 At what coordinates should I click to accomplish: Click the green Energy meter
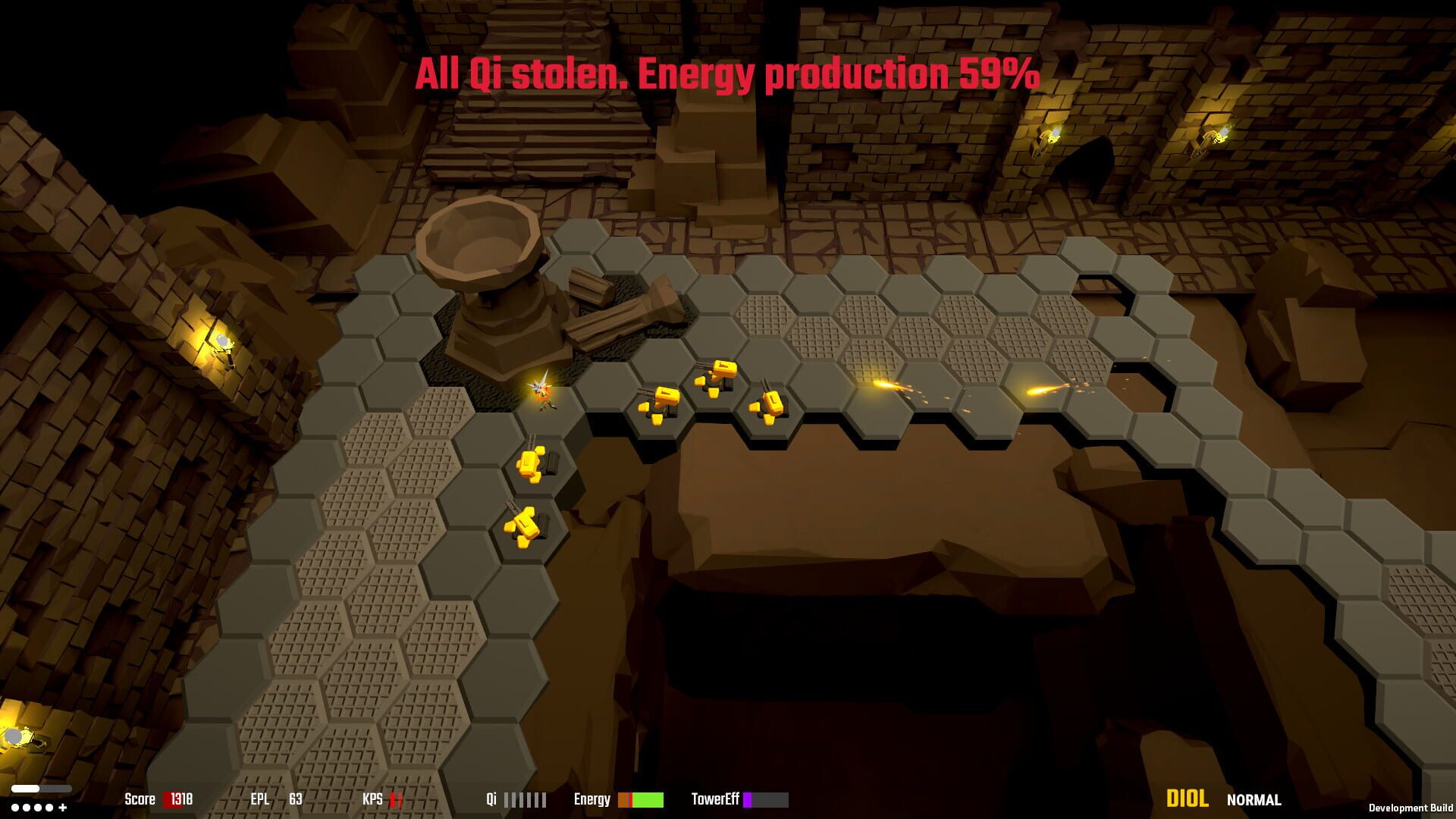point(648,799)
